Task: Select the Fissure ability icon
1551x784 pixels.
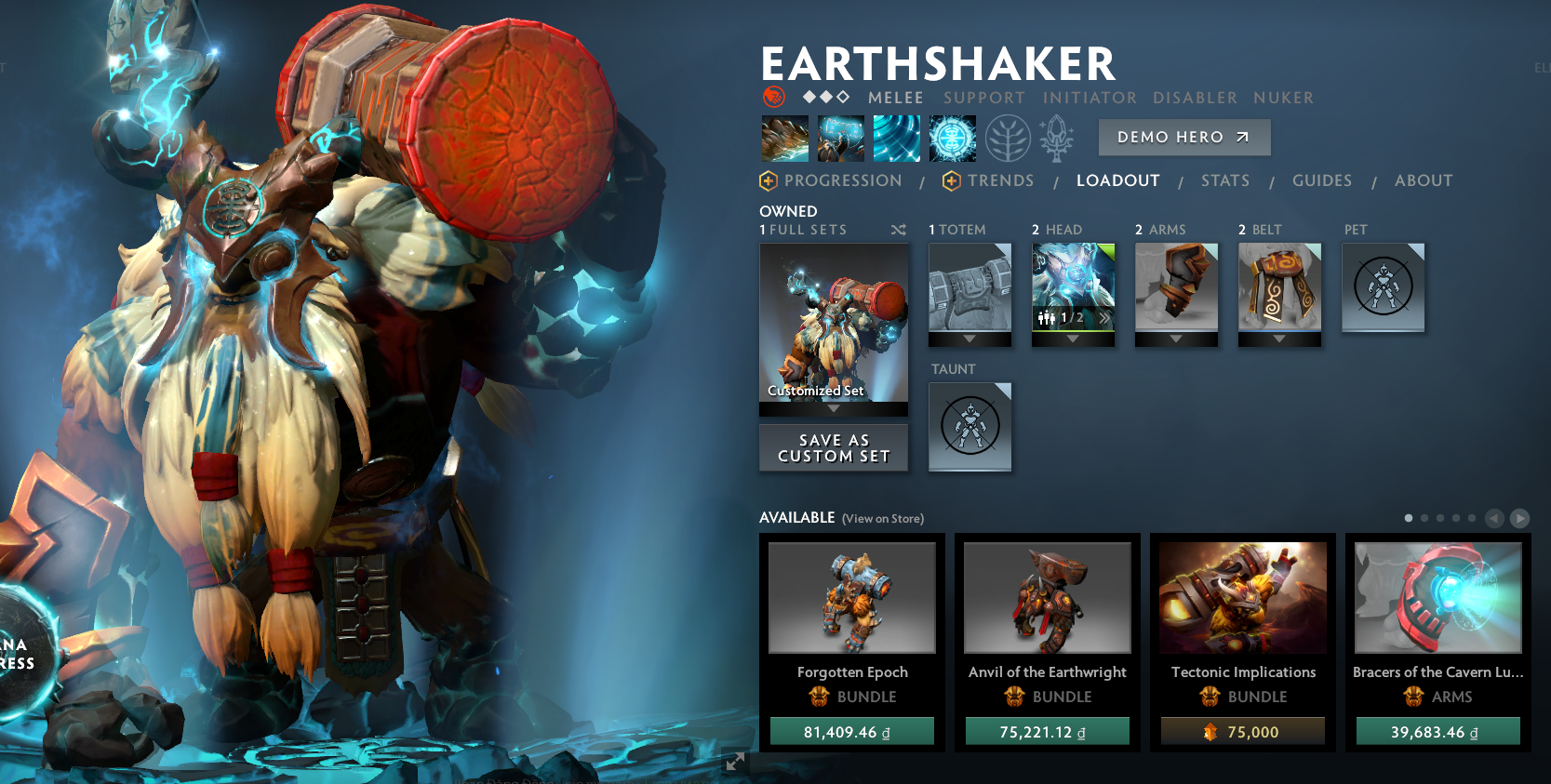Action: pyautogui.click(x=784, y=138)
